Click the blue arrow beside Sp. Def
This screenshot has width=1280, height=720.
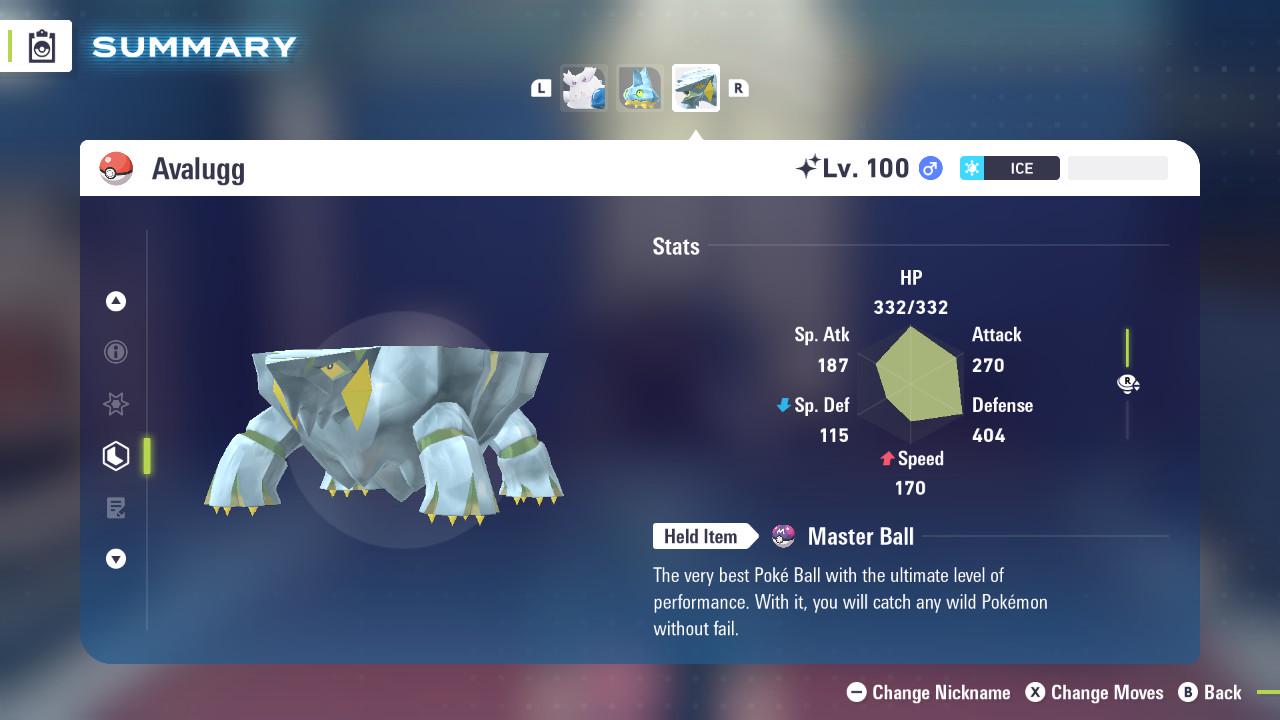pyautogui.click(x=783, y=405)
